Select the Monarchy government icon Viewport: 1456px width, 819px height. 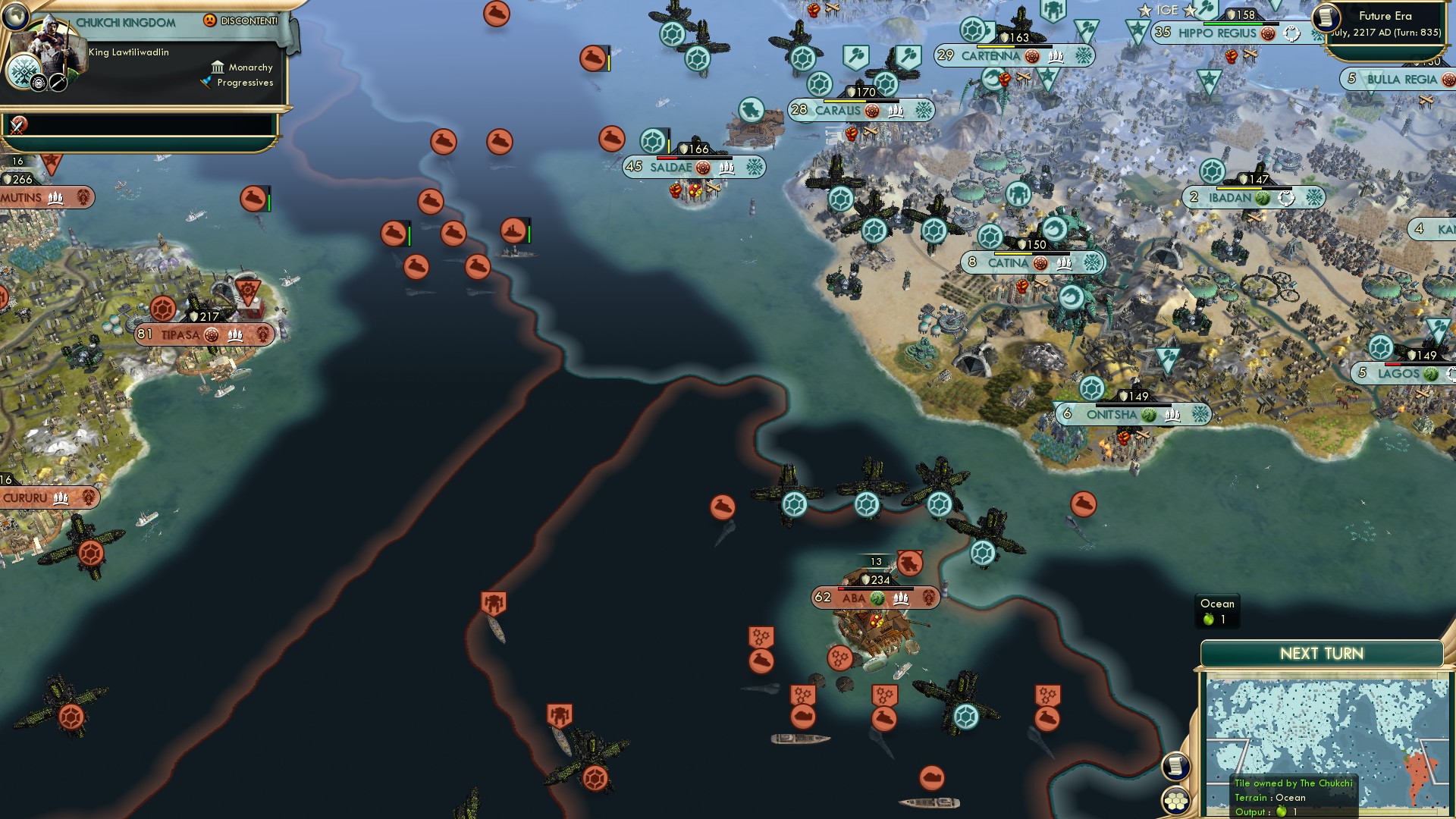[218, 67]
